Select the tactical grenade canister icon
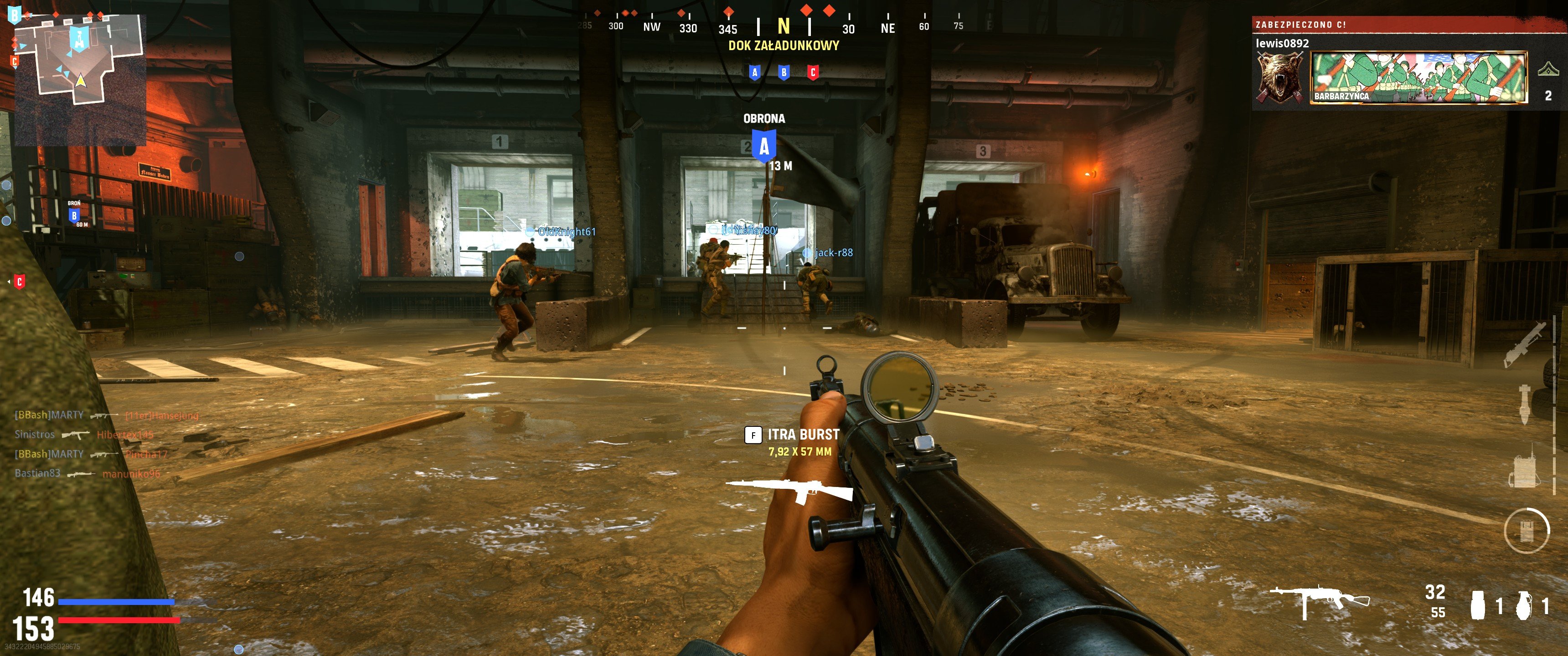Image resolution: width=1568 pixels, height=656 pixels. [x=1477, y=605]
